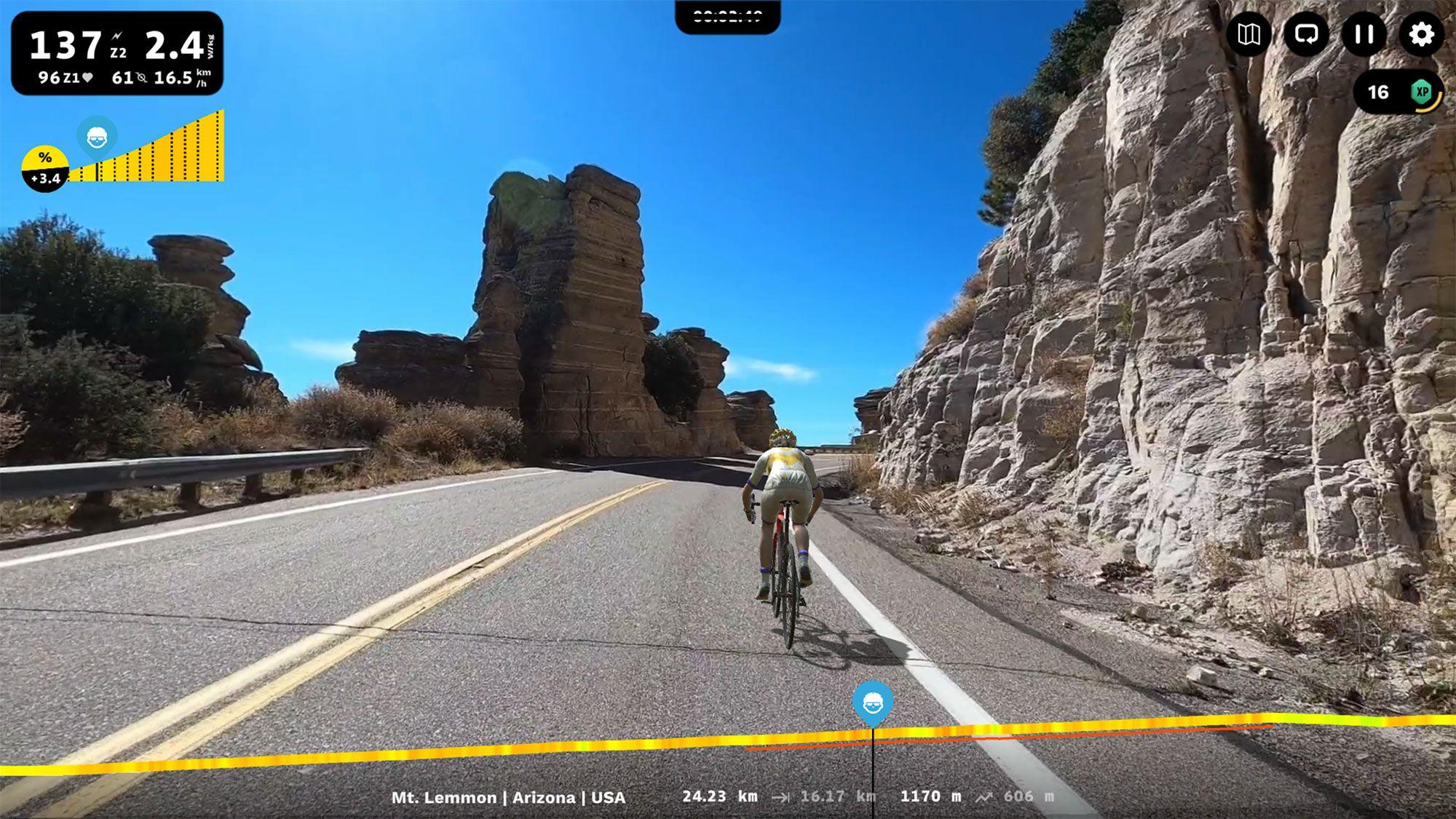Select the gradient indicator showing +3.4%
1456x819 pixels.
click(x=45, y=165)
